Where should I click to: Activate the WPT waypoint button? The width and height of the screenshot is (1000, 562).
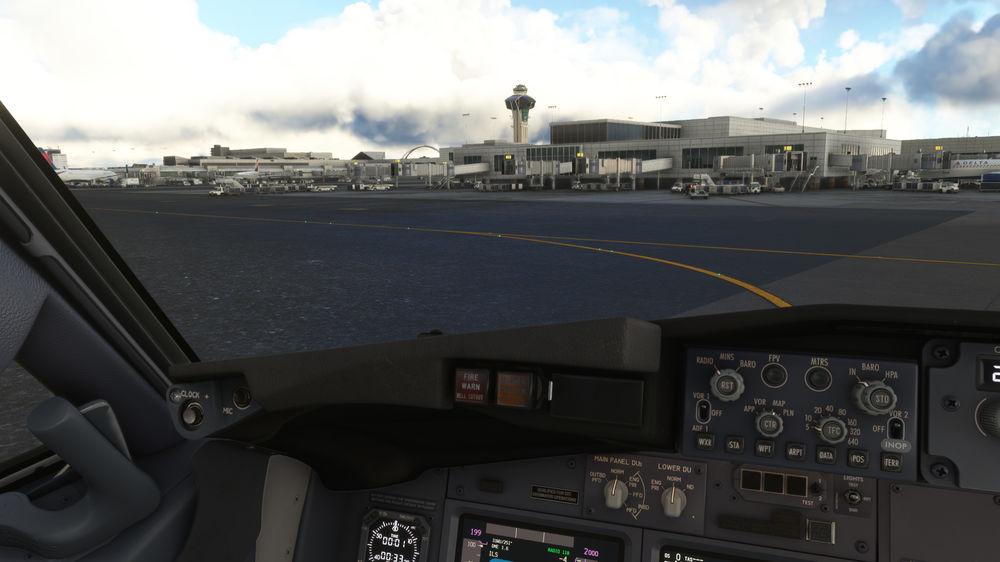pos(765,449)
